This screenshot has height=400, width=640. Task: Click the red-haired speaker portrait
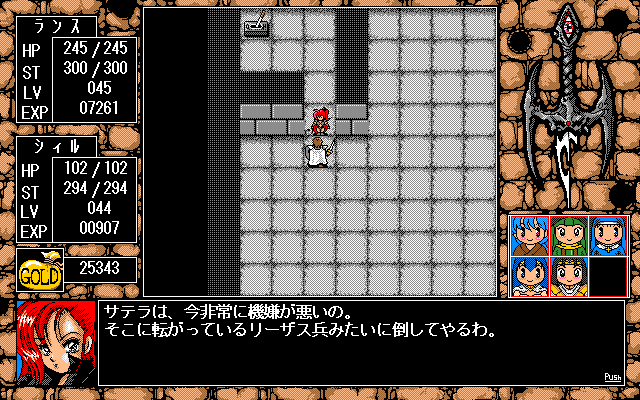click(x=56, y=343)
